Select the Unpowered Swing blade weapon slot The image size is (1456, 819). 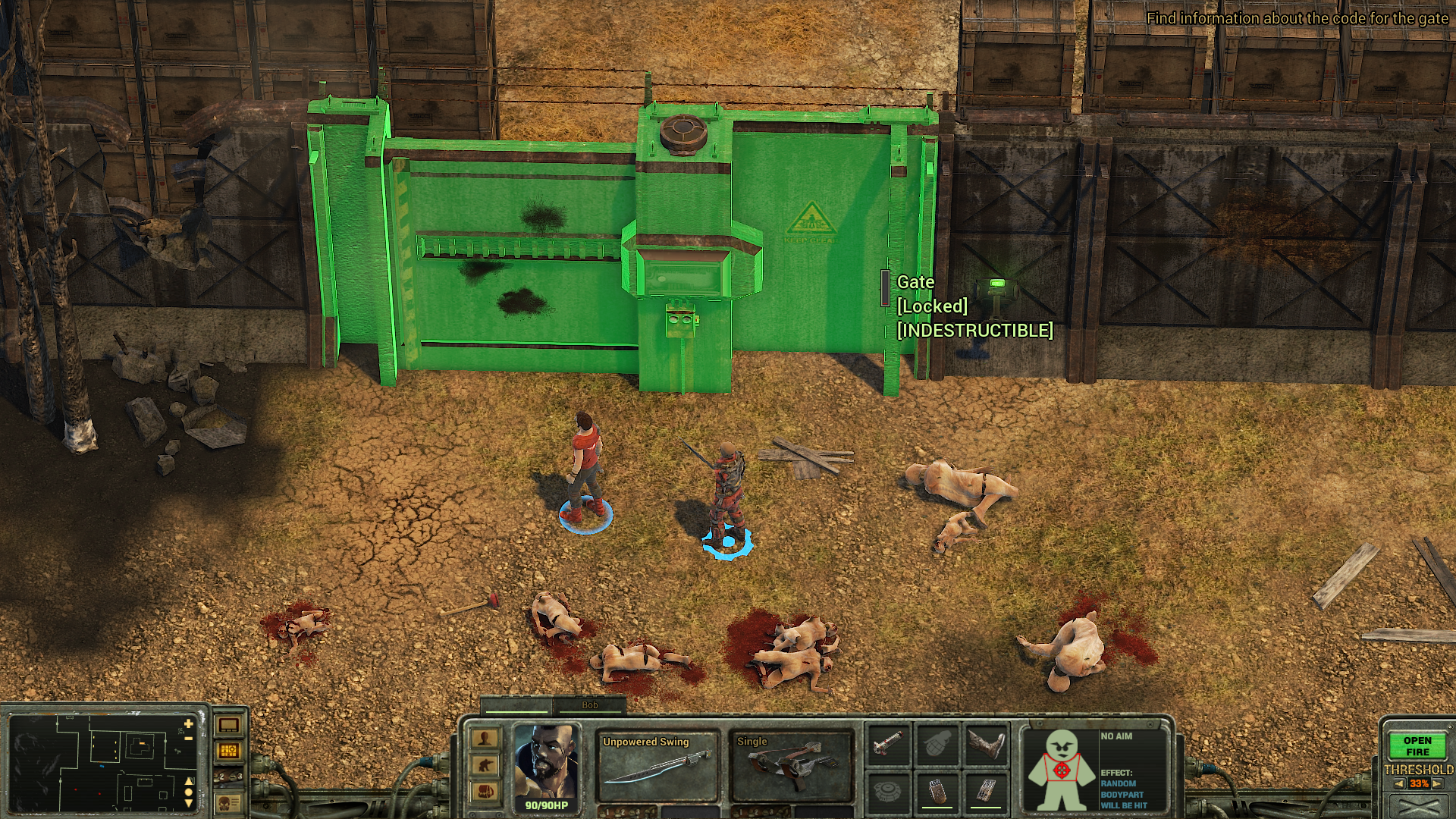pos(657,767)
